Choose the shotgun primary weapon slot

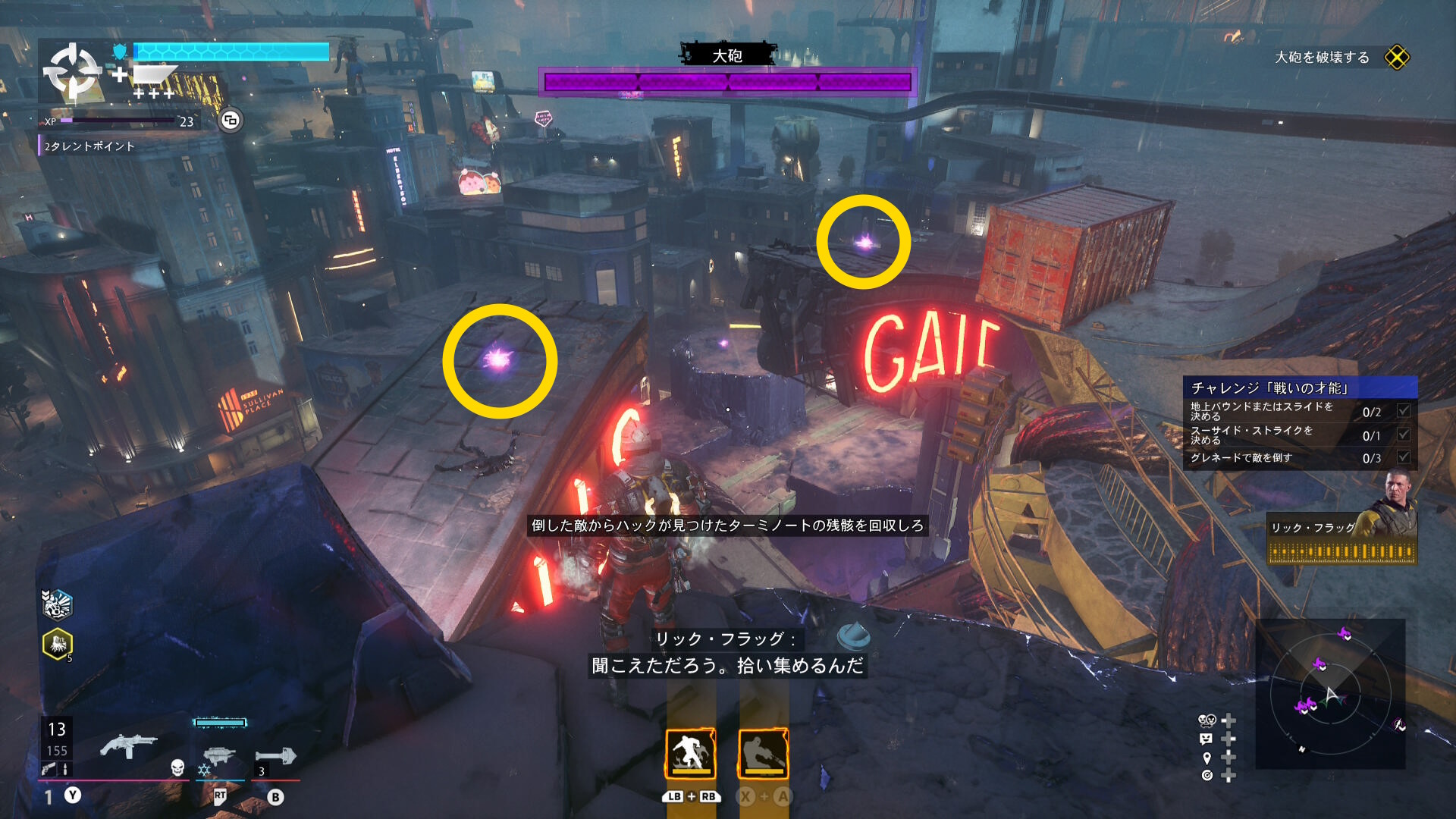point(128,745)
